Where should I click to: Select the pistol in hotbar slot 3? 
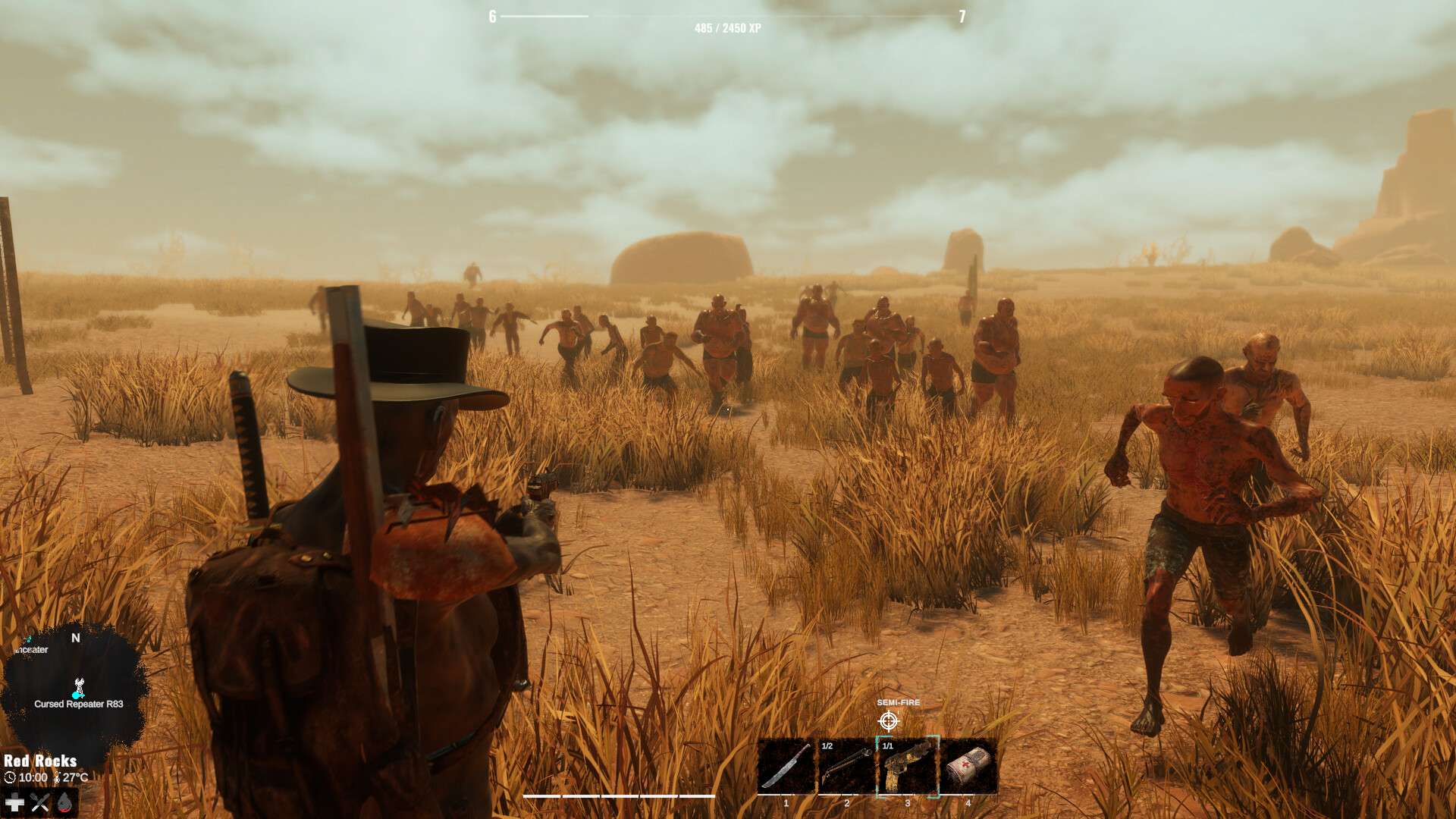coord(908,766)
